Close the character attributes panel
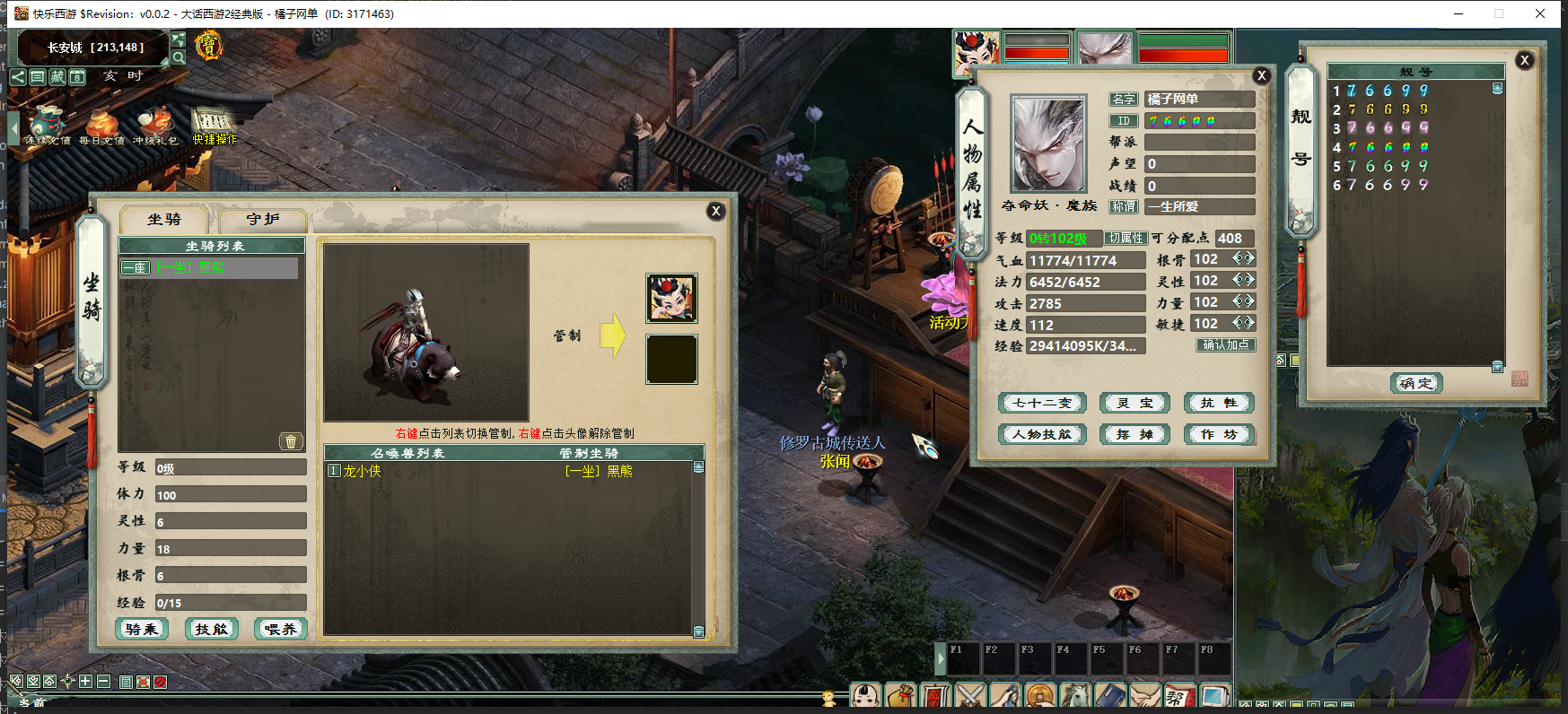 1261,75
